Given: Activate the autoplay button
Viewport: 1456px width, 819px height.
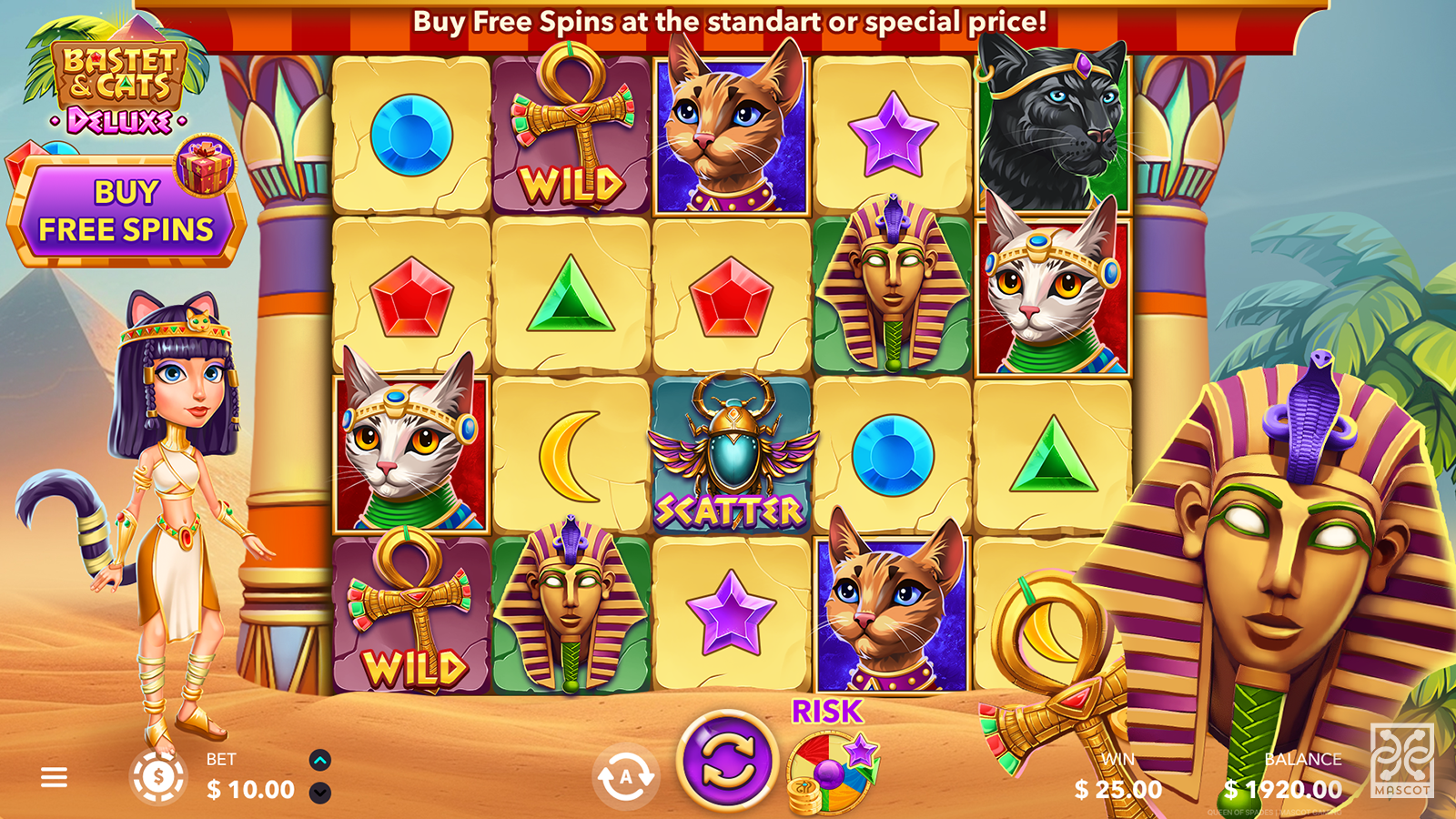Looking at the screenshot, I should click(x=625, y=776).
